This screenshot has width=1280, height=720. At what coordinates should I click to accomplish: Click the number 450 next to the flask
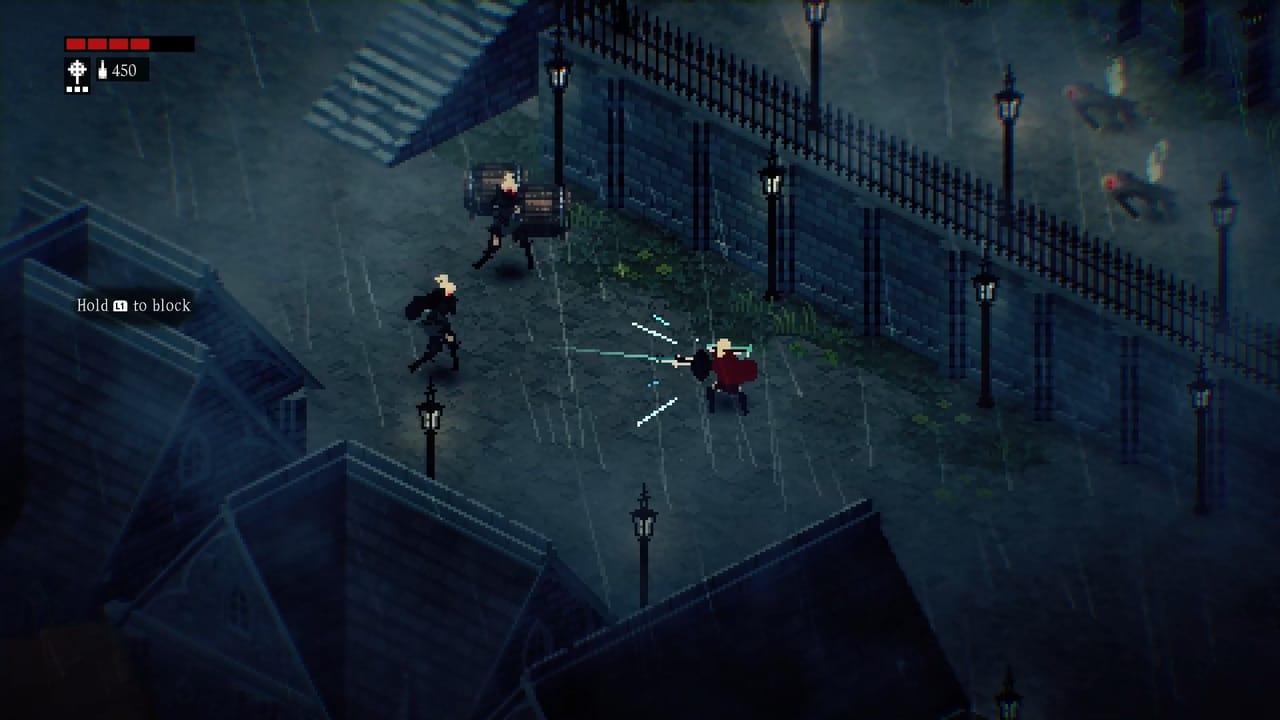click(x=124, y=70)
